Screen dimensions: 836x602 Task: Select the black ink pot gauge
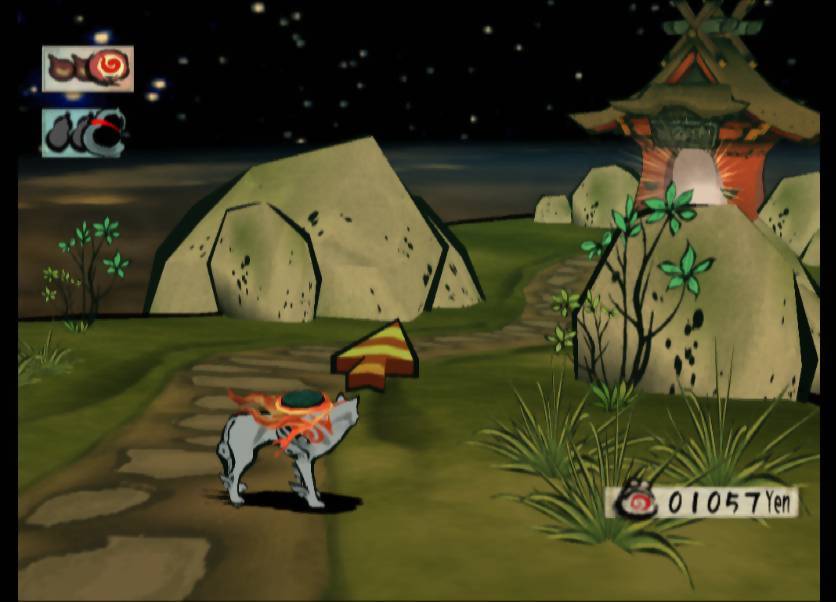tap(84, 133)
